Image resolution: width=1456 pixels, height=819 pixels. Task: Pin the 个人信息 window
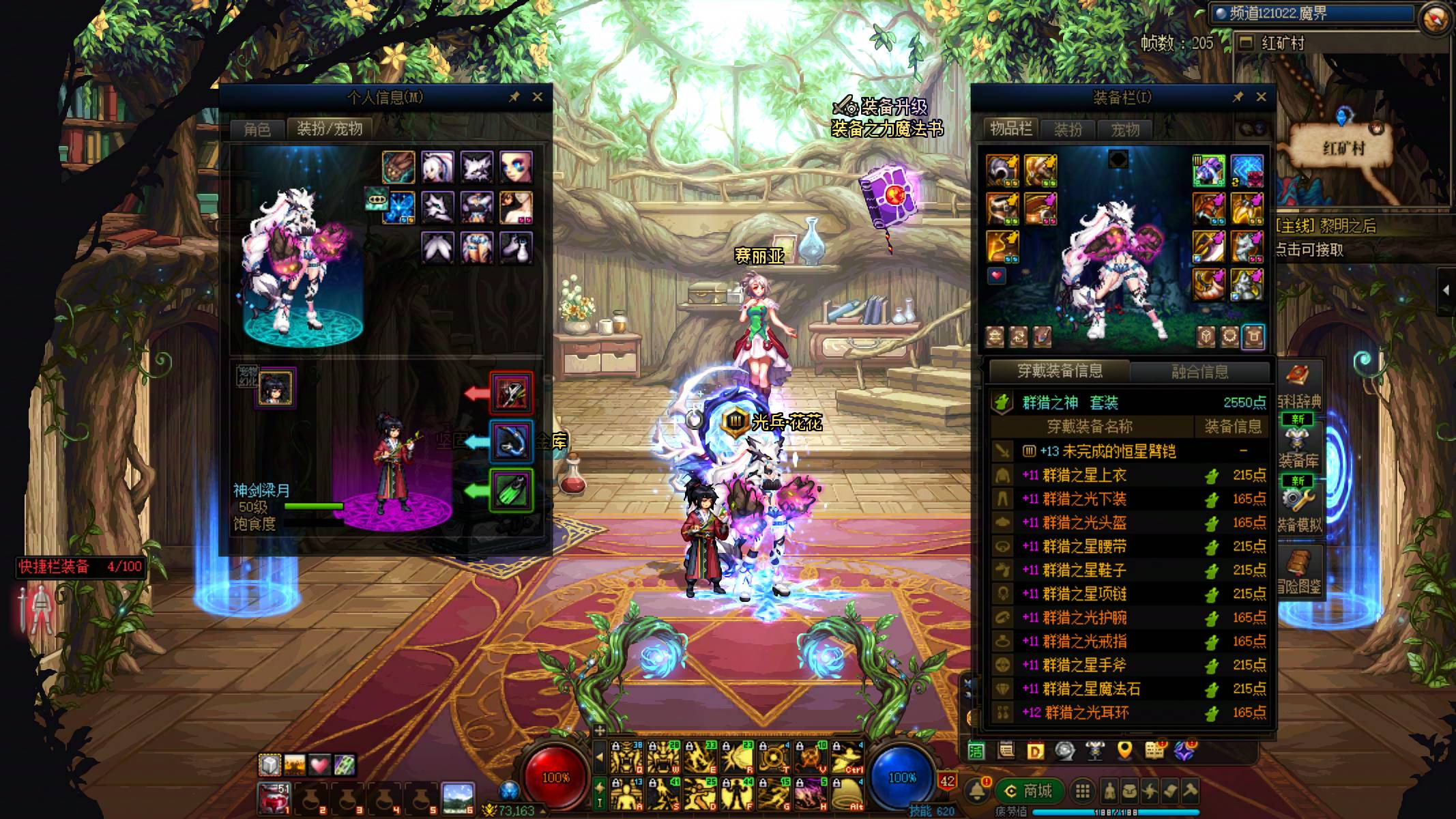[514, 97]
